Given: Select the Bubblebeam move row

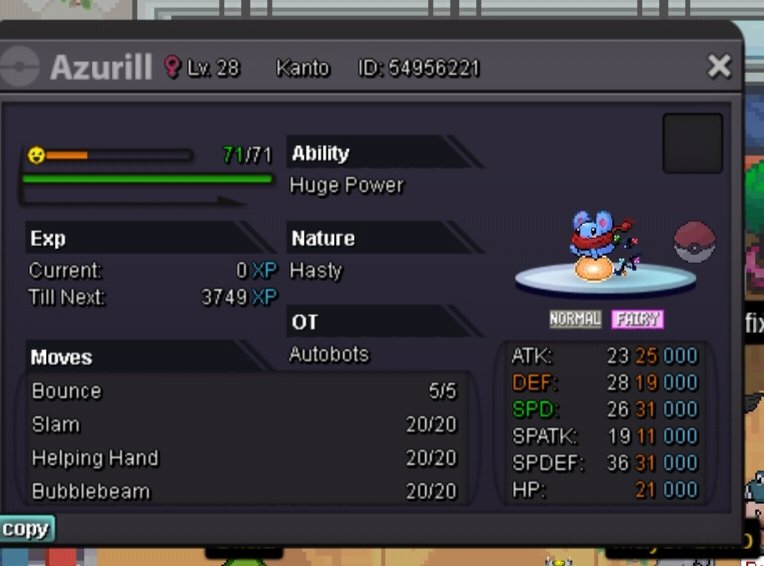Looking at the screenshot, I should tap(244, 491).
